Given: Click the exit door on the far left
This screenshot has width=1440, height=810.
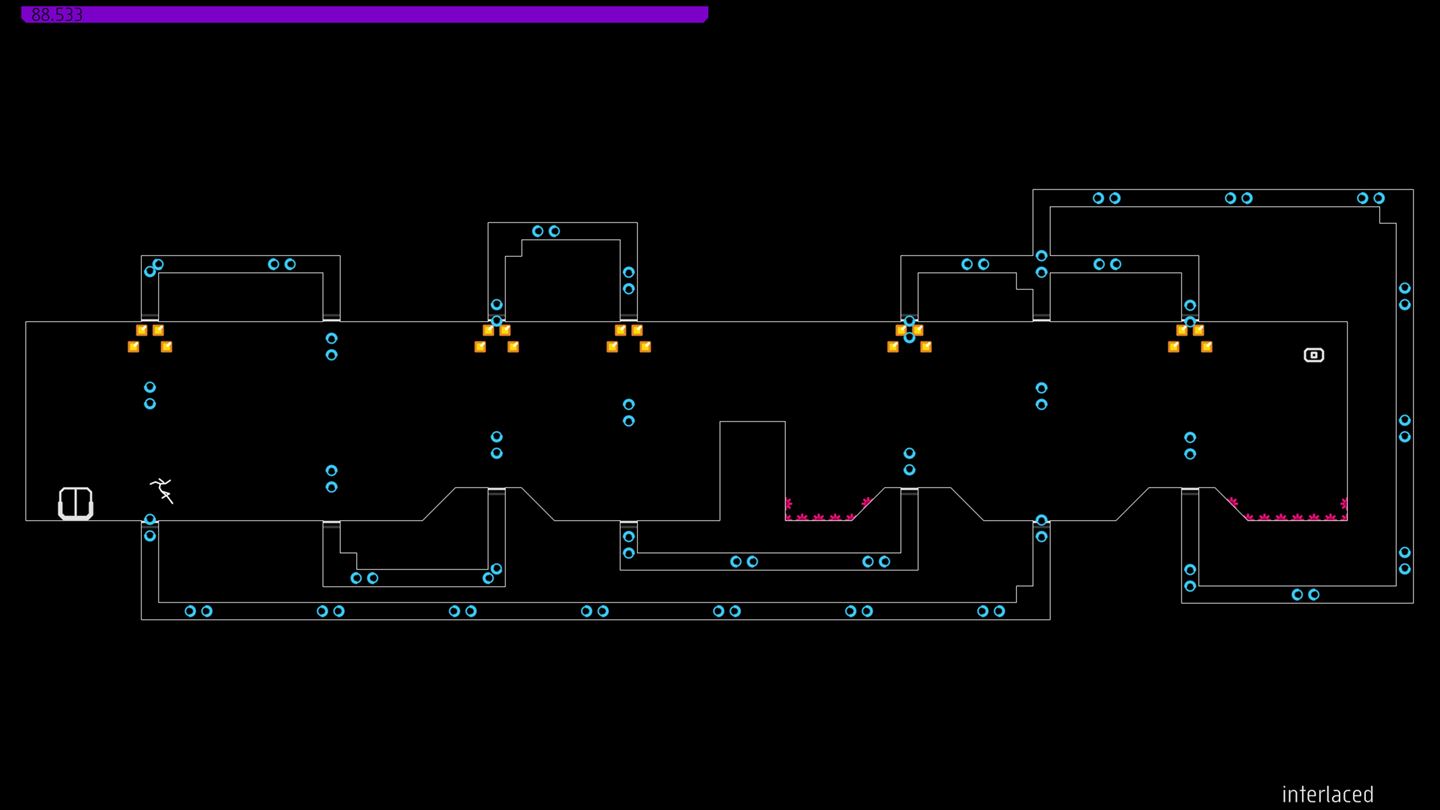Looking at the screenshot, I should point(74,502).
